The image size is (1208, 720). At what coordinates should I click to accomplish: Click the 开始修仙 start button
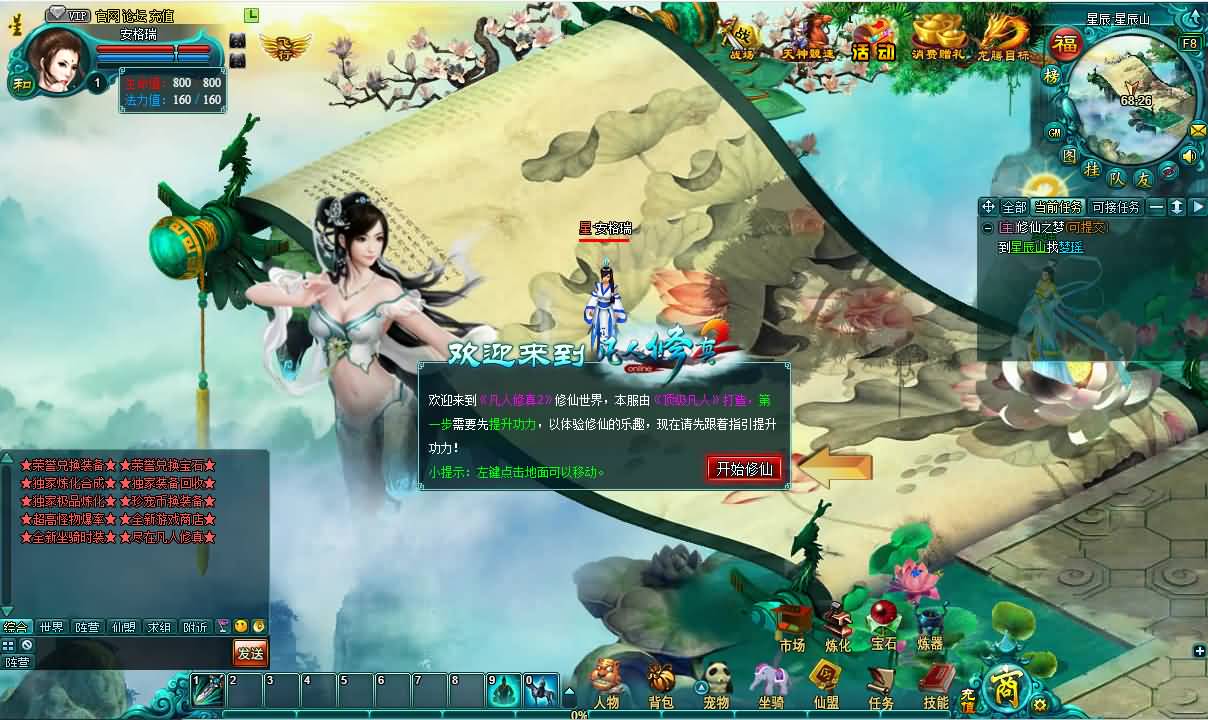click(744, 469)
